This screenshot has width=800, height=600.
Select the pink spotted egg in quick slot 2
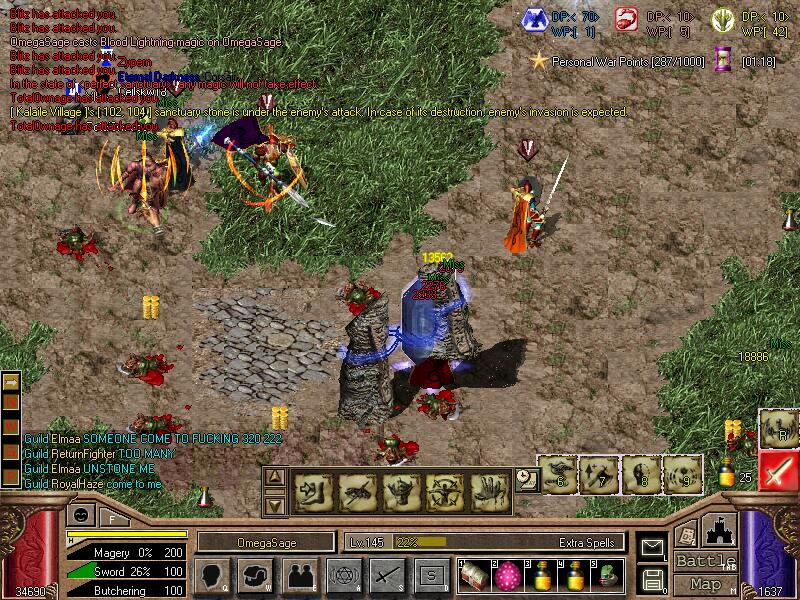point(509,574)
